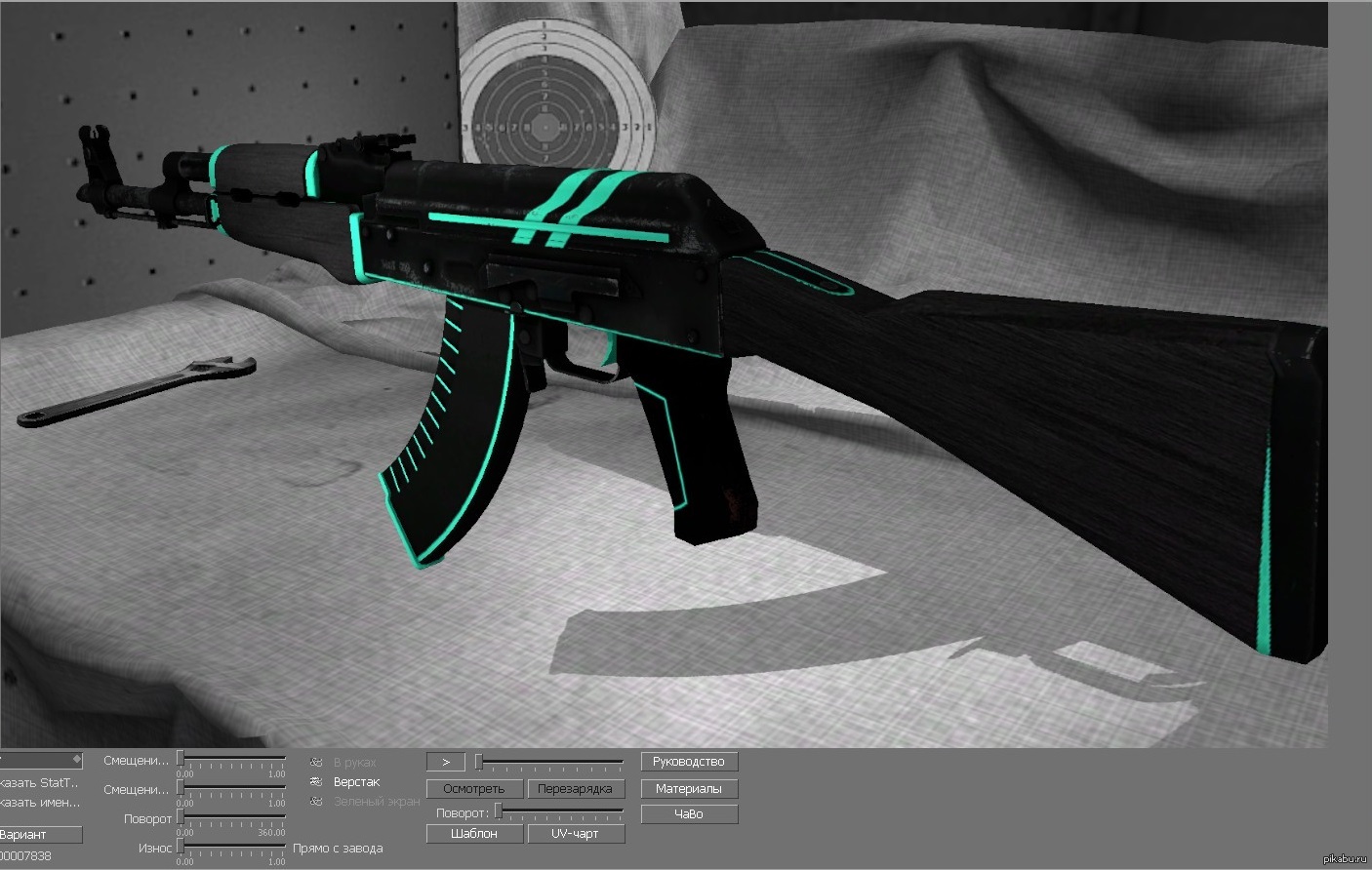Click the topmost Смещение offset slider
Image resolution: width=1372 pixels, height=870 pixels.
pyautogui.click(x=232, y=758)
